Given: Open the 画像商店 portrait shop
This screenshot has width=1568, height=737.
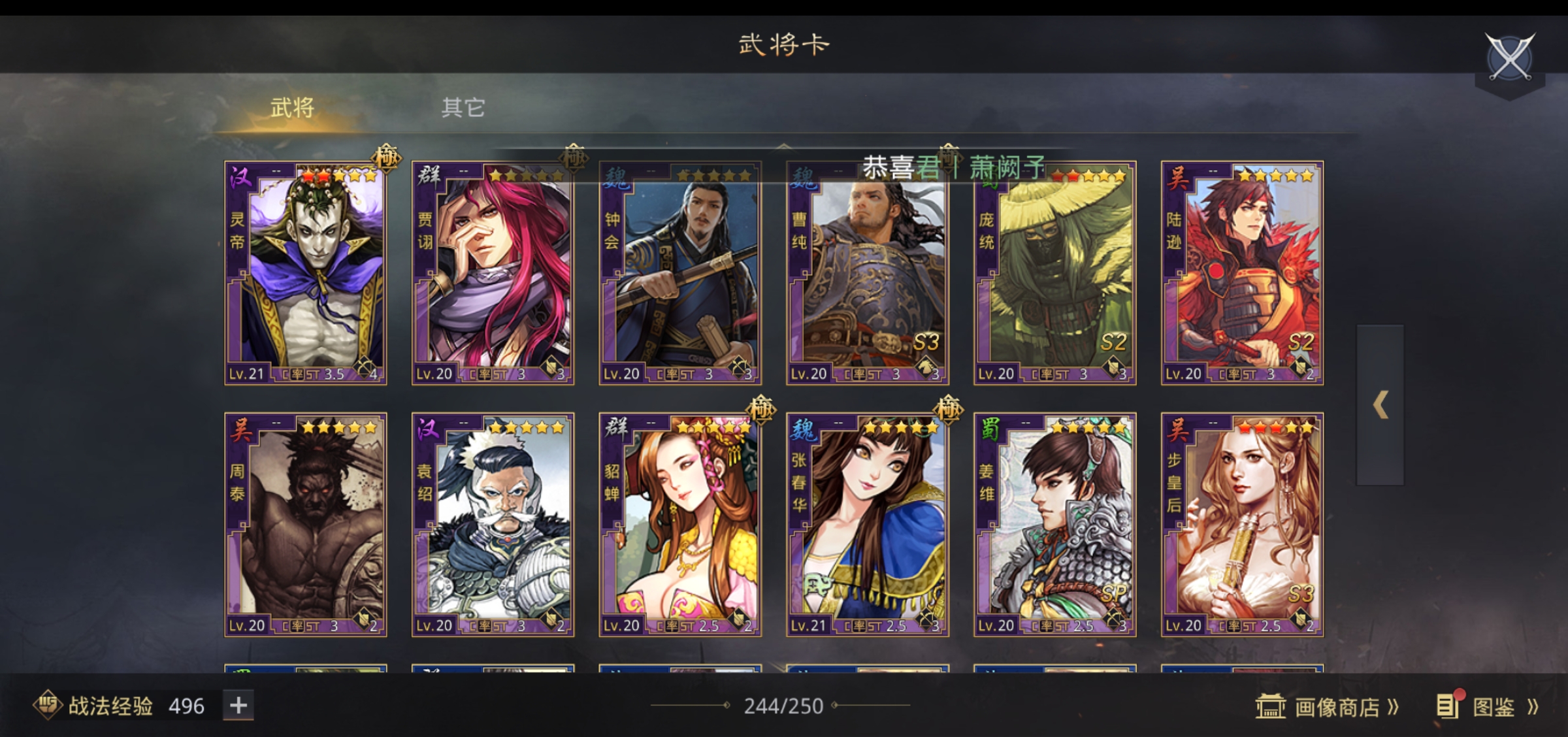Looking at the screenshot, I should pos(1328,707).
